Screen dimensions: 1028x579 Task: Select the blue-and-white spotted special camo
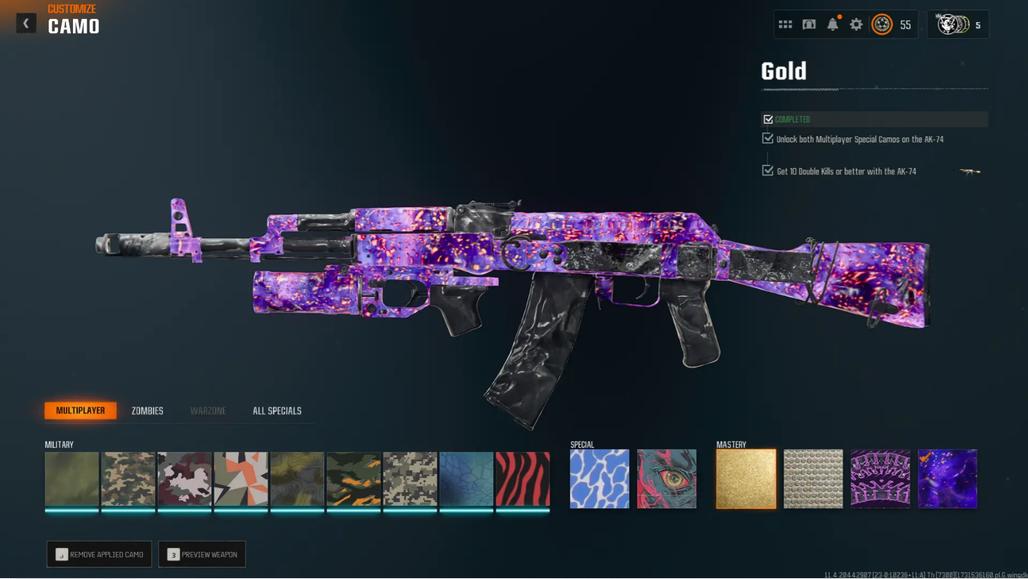tap(599, 478)
